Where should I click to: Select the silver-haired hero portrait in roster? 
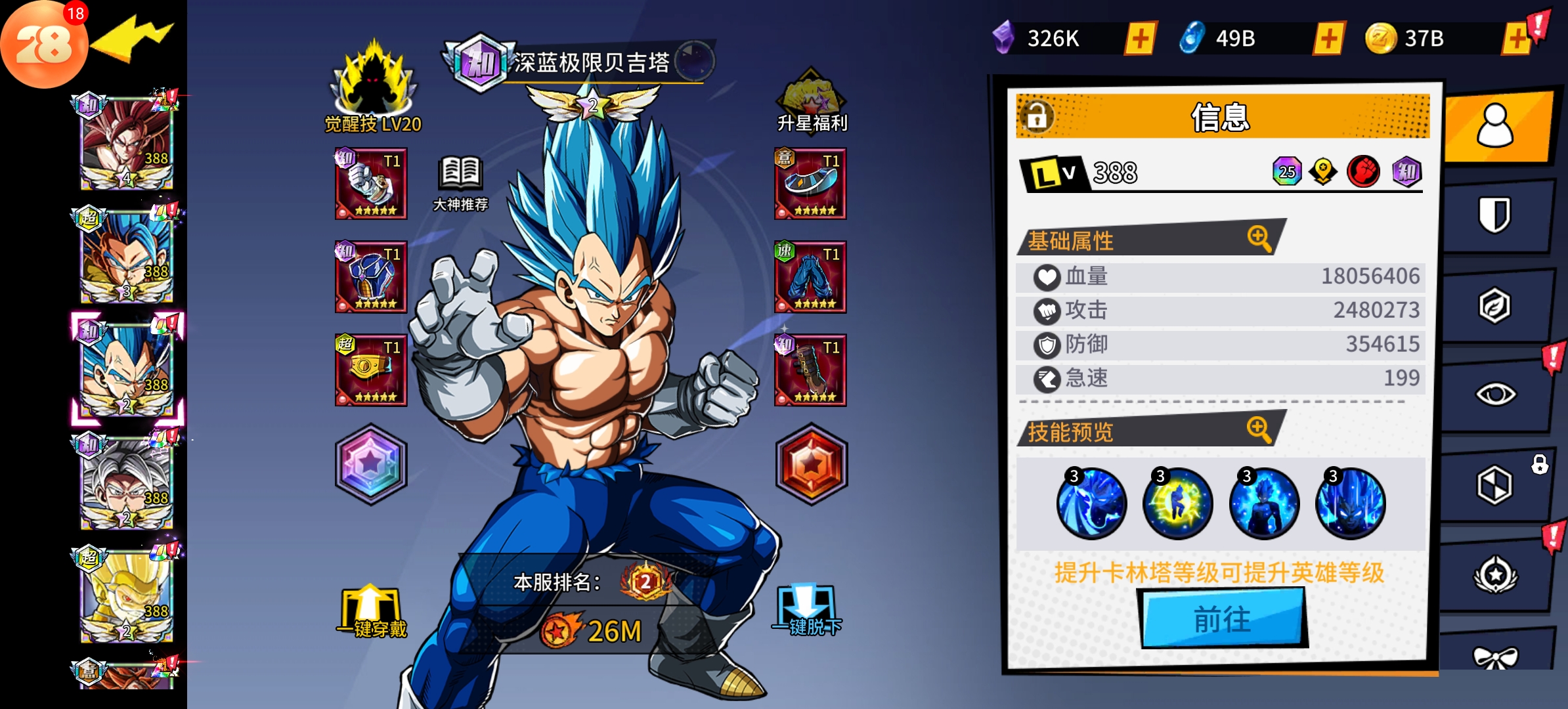(x=126, y=483)
